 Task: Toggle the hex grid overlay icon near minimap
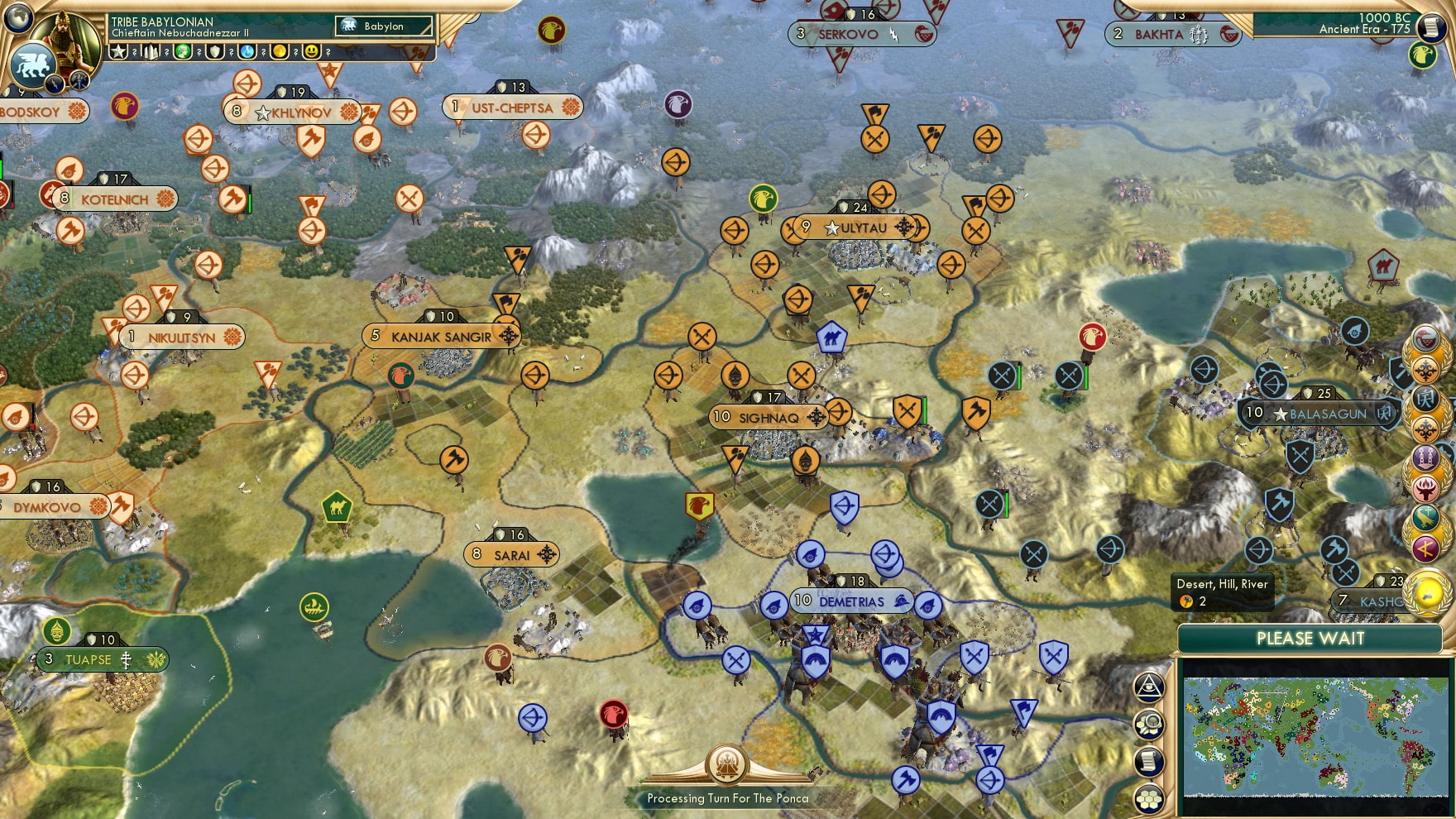(1149, 796)
